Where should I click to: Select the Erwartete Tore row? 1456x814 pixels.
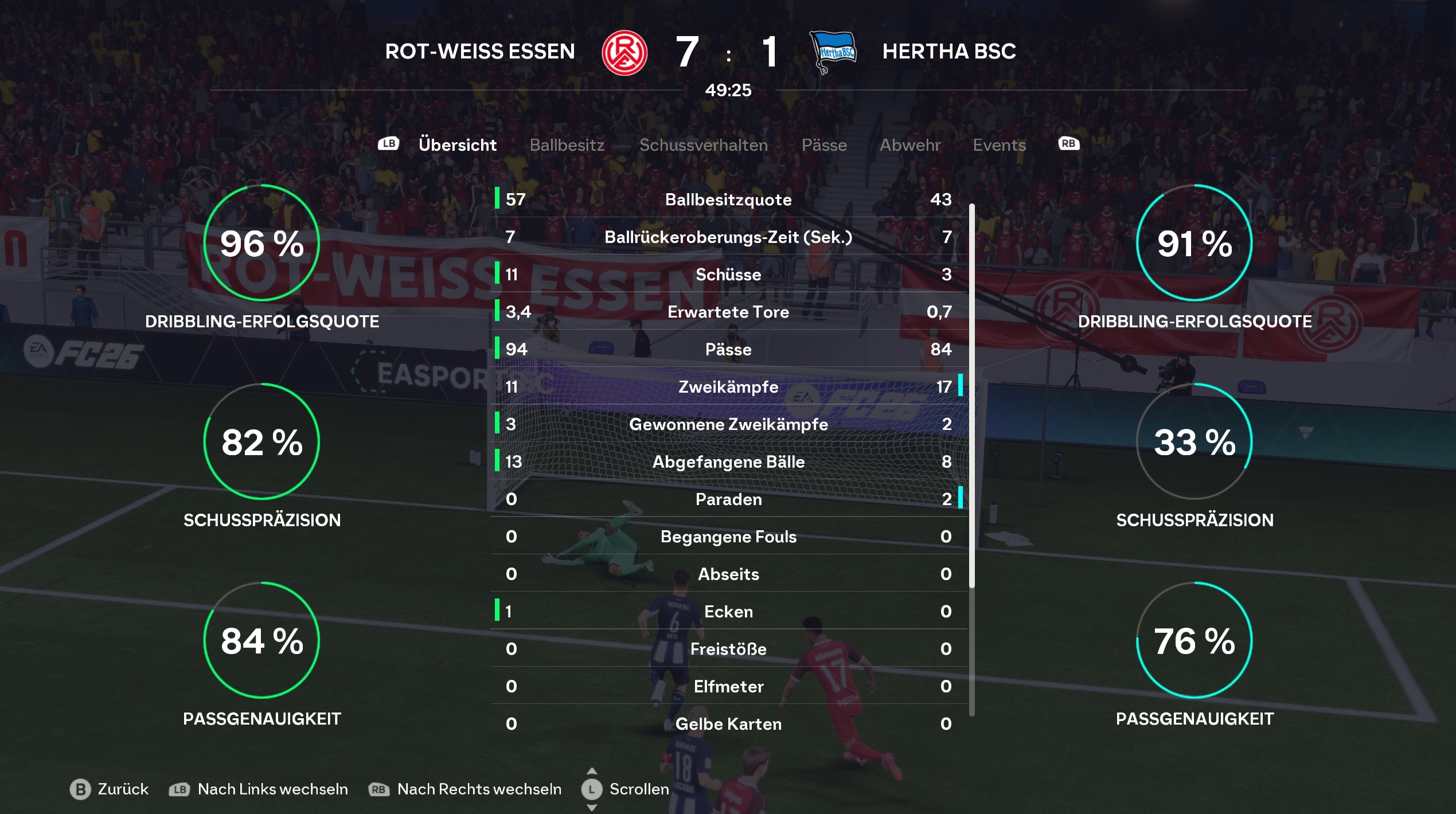[728, 312]
